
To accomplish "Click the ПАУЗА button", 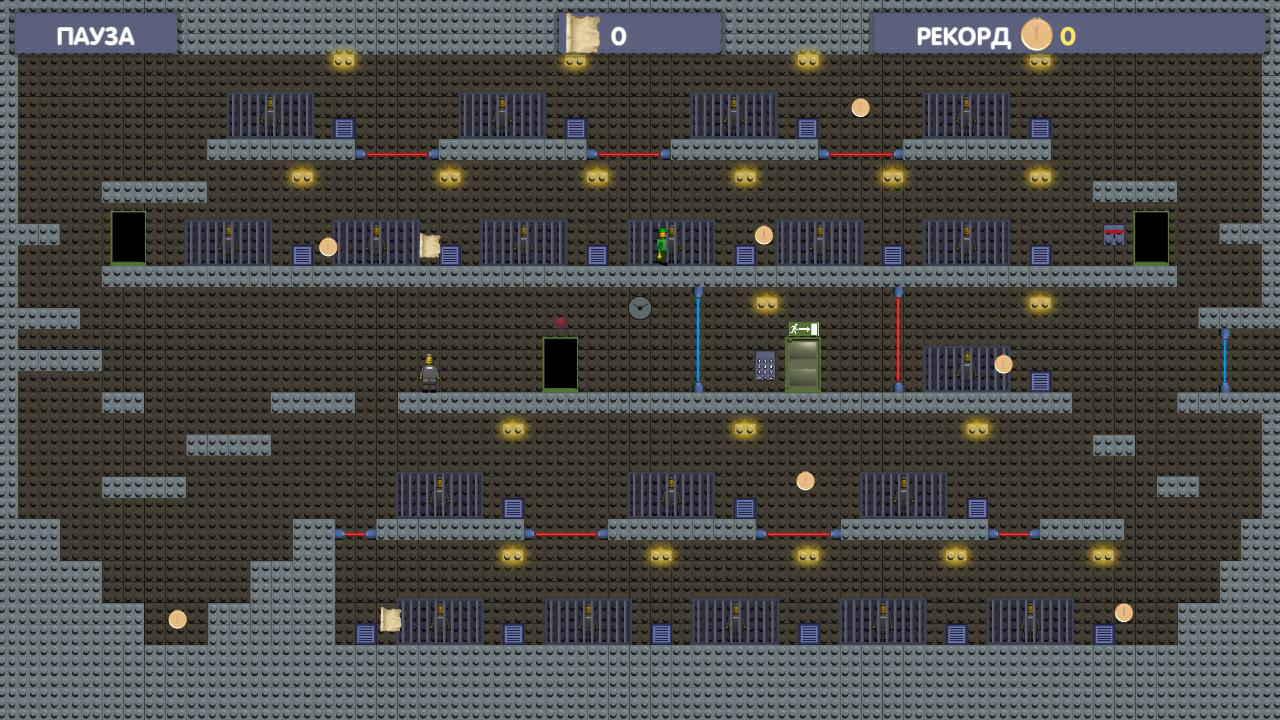I will (95, 34).
